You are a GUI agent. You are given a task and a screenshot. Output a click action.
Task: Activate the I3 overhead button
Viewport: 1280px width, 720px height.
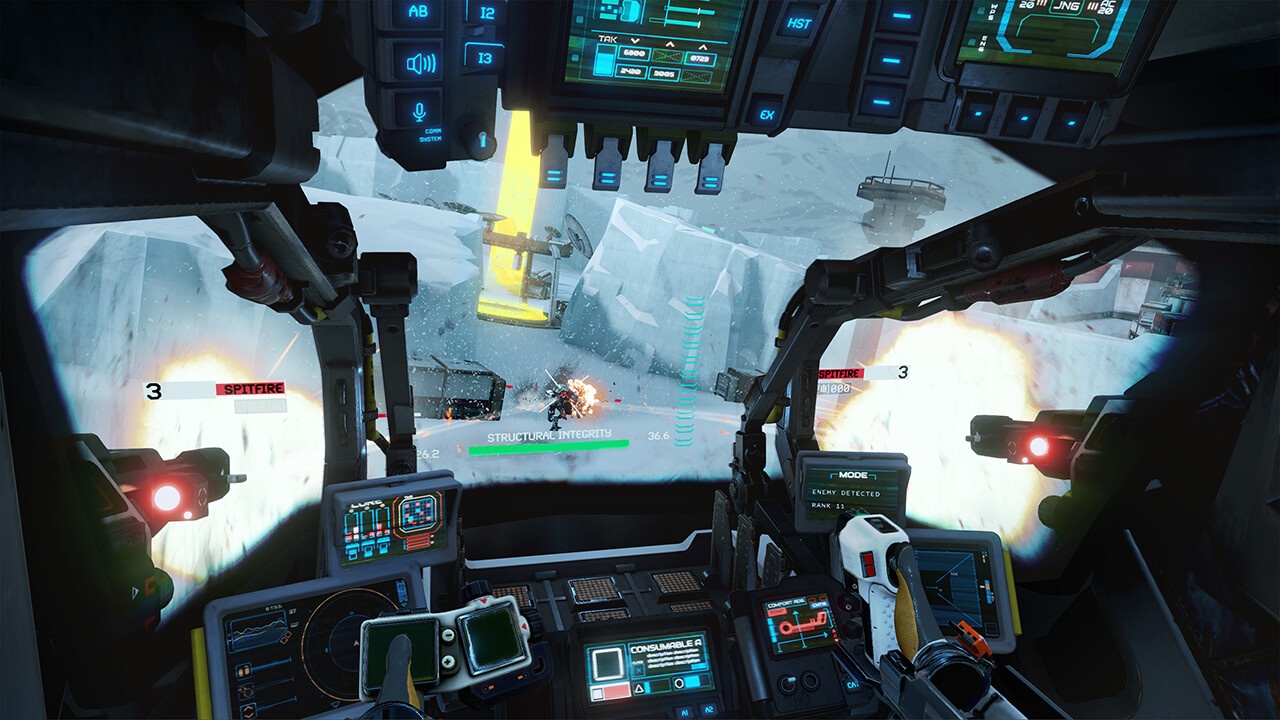[486, 58]
